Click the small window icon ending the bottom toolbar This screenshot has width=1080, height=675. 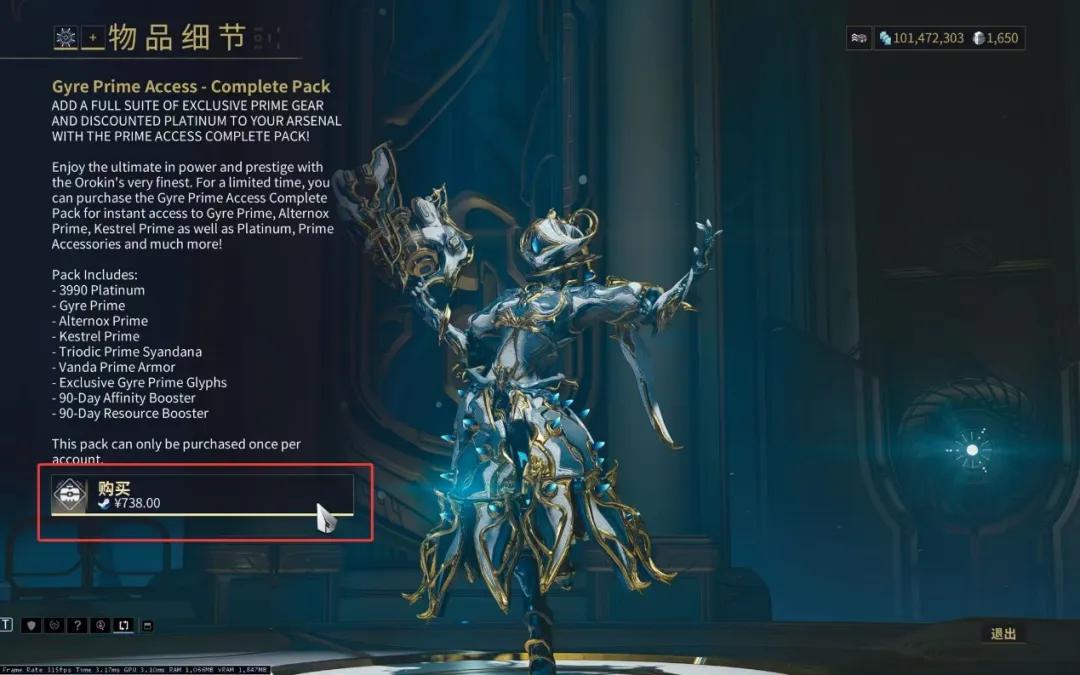coord(148,625)
